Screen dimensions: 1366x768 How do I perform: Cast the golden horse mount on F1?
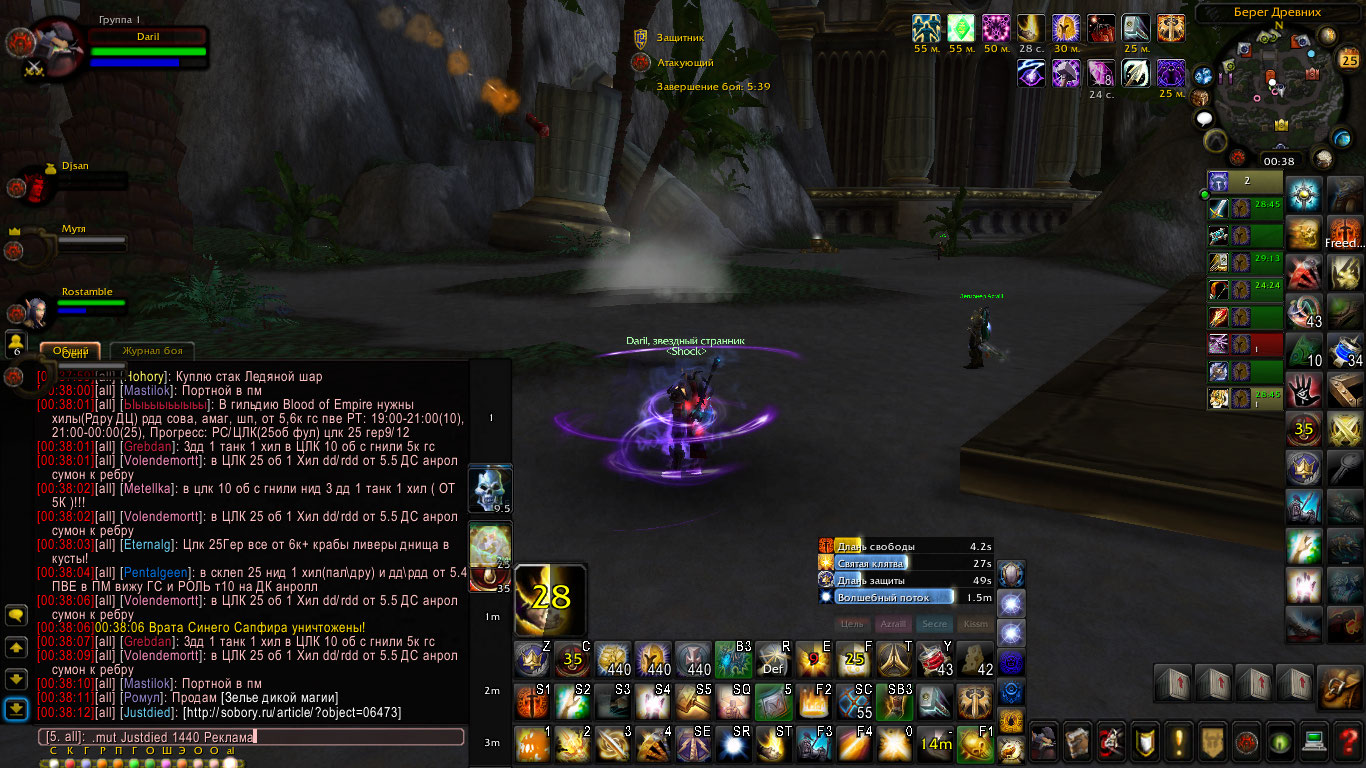(x=975, y=744)
